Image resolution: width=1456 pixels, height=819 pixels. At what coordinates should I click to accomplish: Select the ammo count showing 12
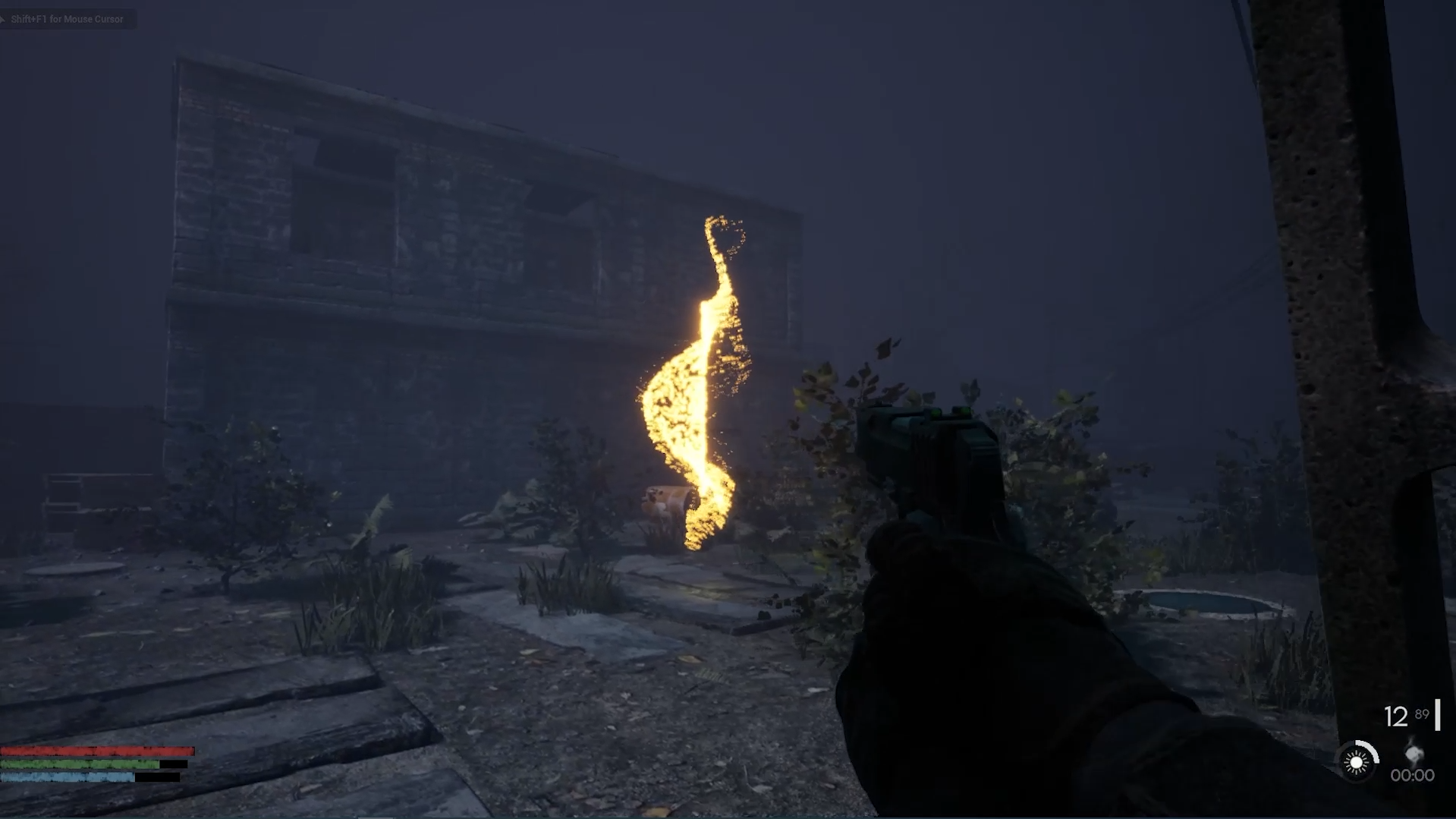(x=1396, y=716)
